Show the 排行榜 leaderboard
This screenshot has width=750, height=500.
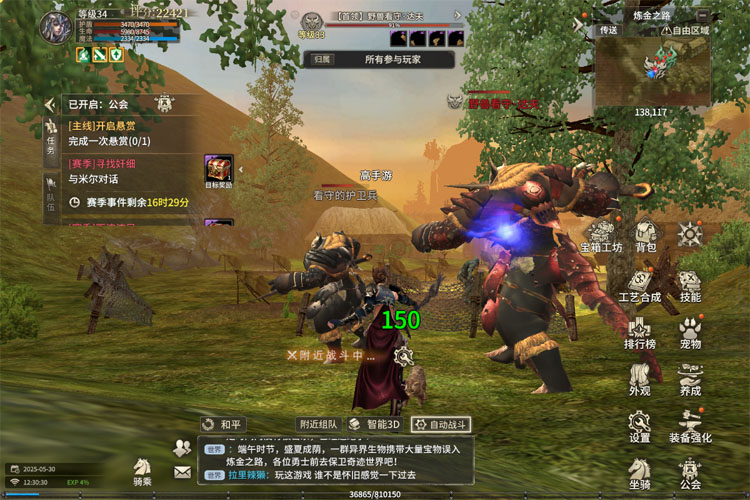[x=640, y=333]
